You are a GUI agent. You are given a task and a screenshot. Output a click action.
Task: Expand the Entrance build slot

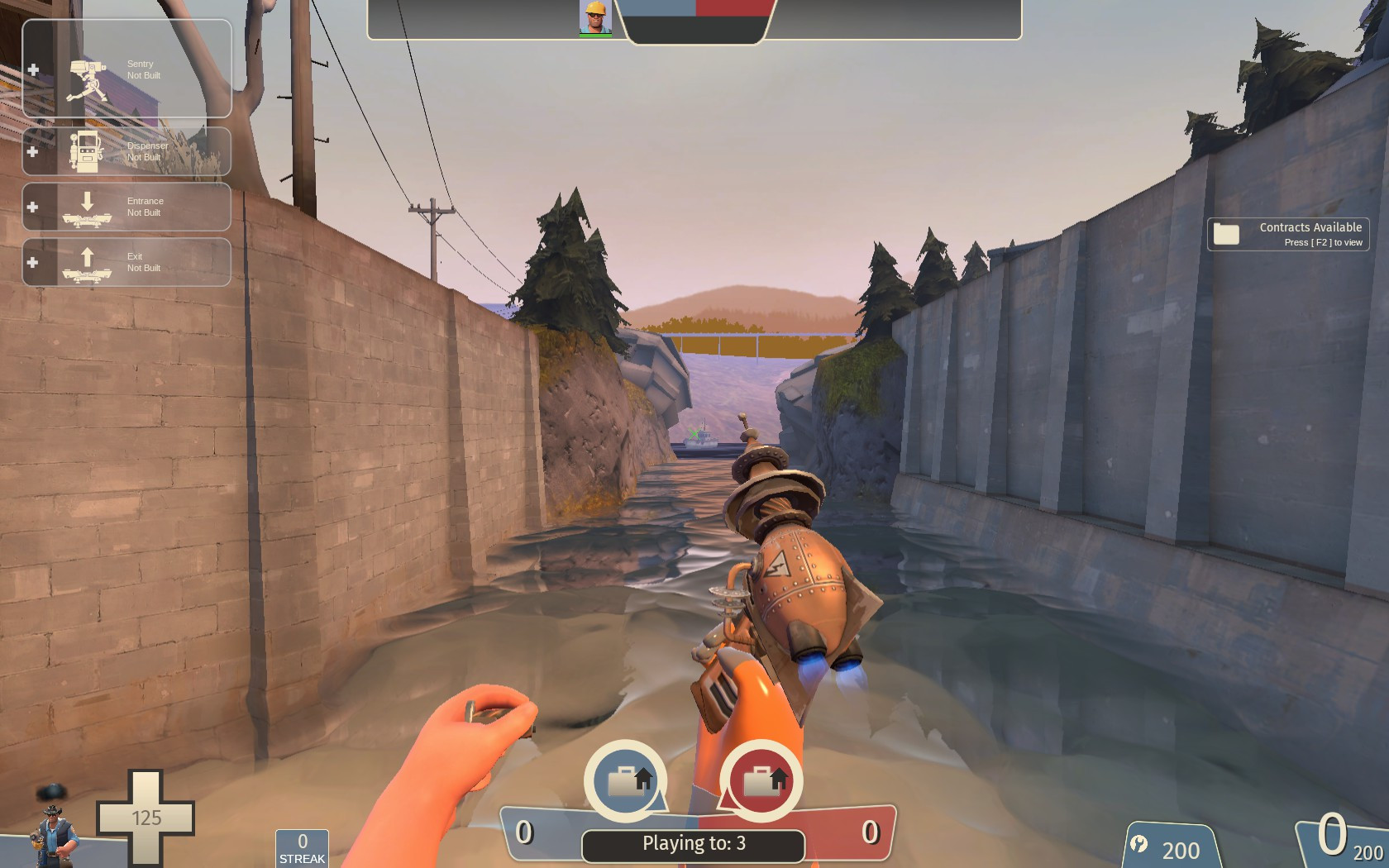tap(32, 207)
